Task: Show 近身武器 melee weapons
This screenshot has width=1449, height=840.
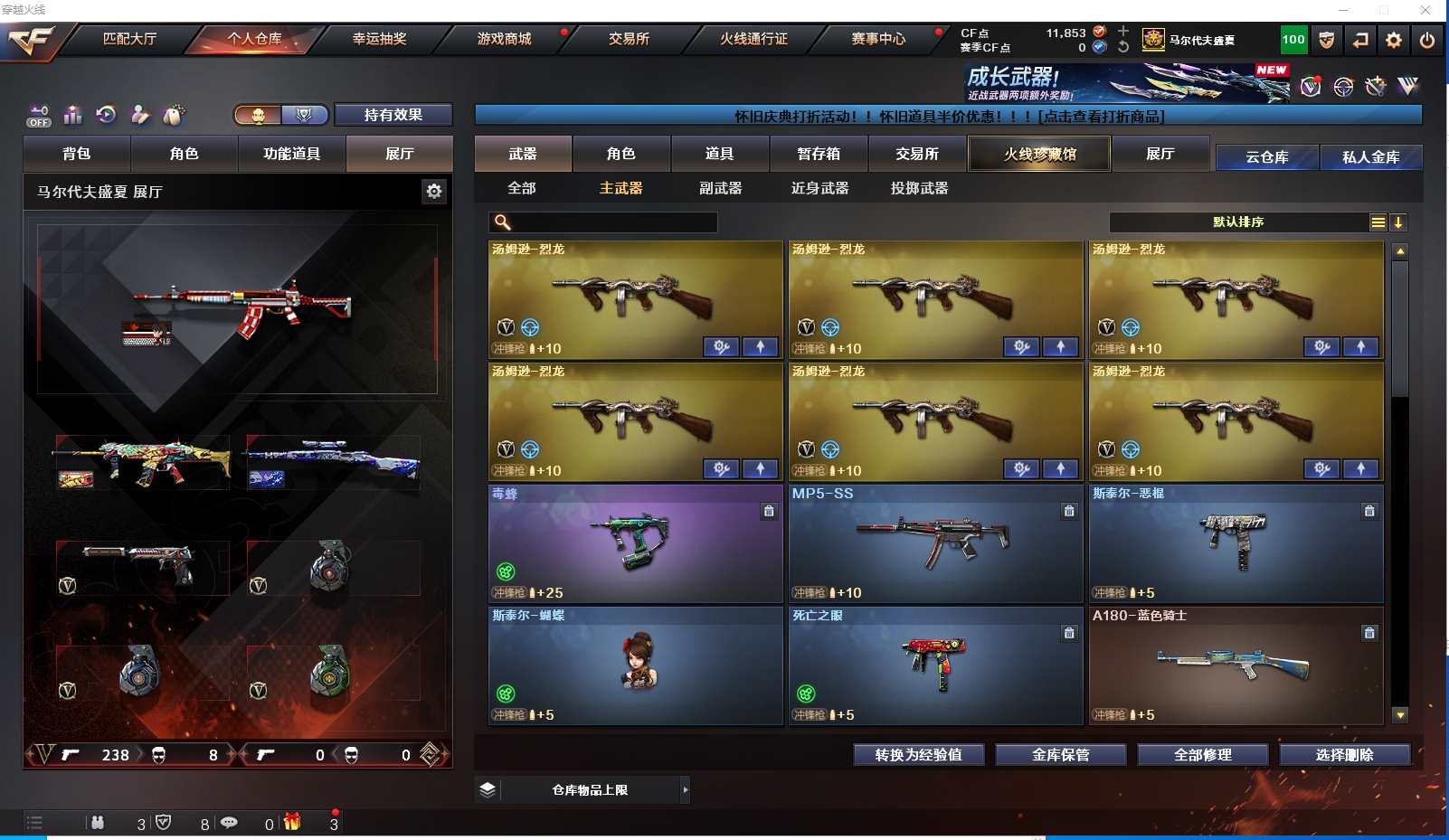Action: (819, 188)
